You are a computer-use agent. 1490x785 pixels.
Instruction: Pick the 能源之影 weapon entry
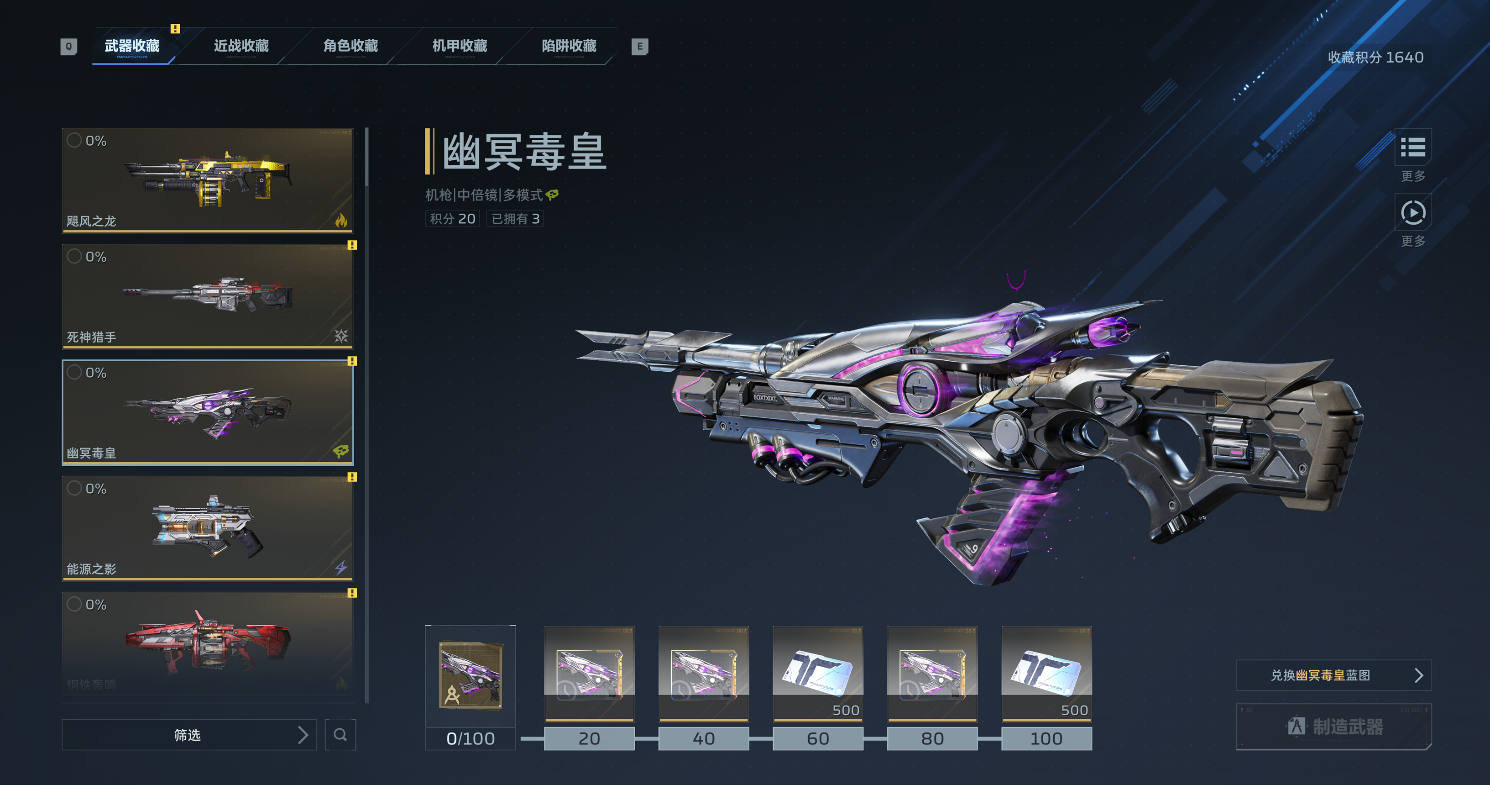[x=208, y=528]
